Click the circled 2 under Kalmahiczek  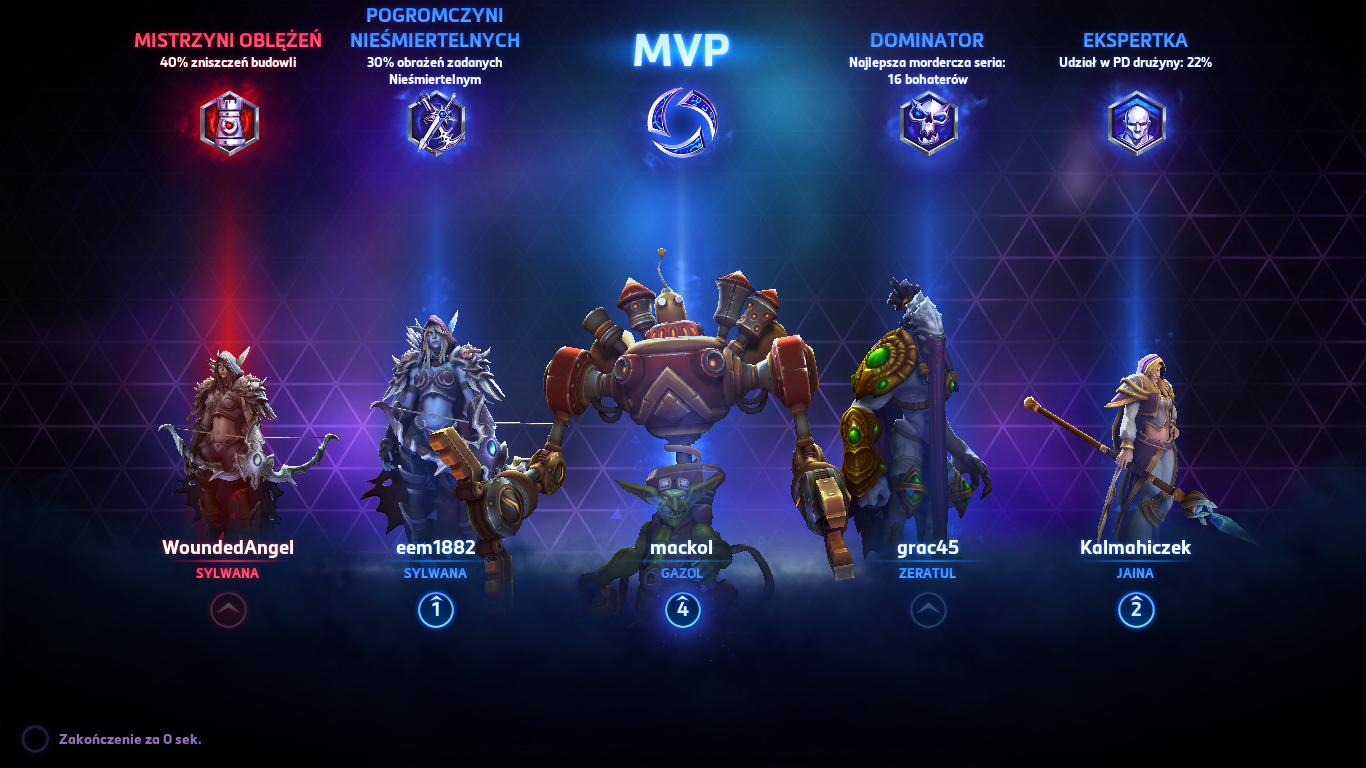tap(1135, 611)
